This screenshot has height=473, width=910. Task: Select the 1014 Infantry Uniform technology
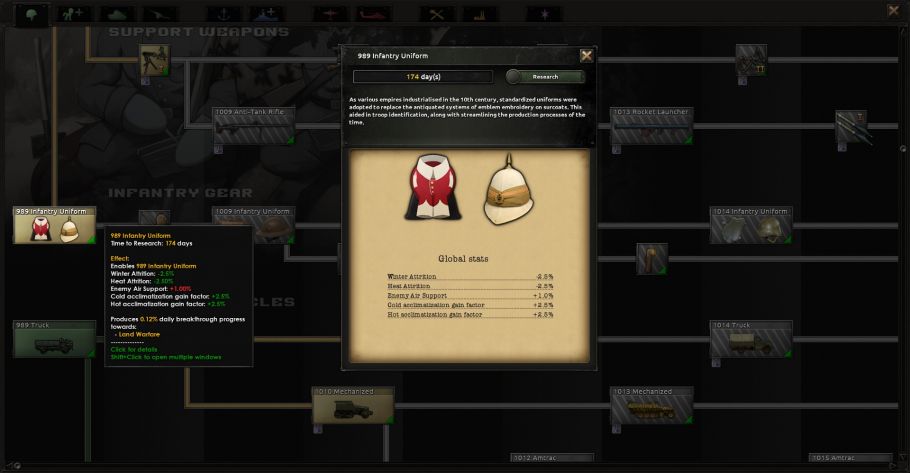pos(751,226)
